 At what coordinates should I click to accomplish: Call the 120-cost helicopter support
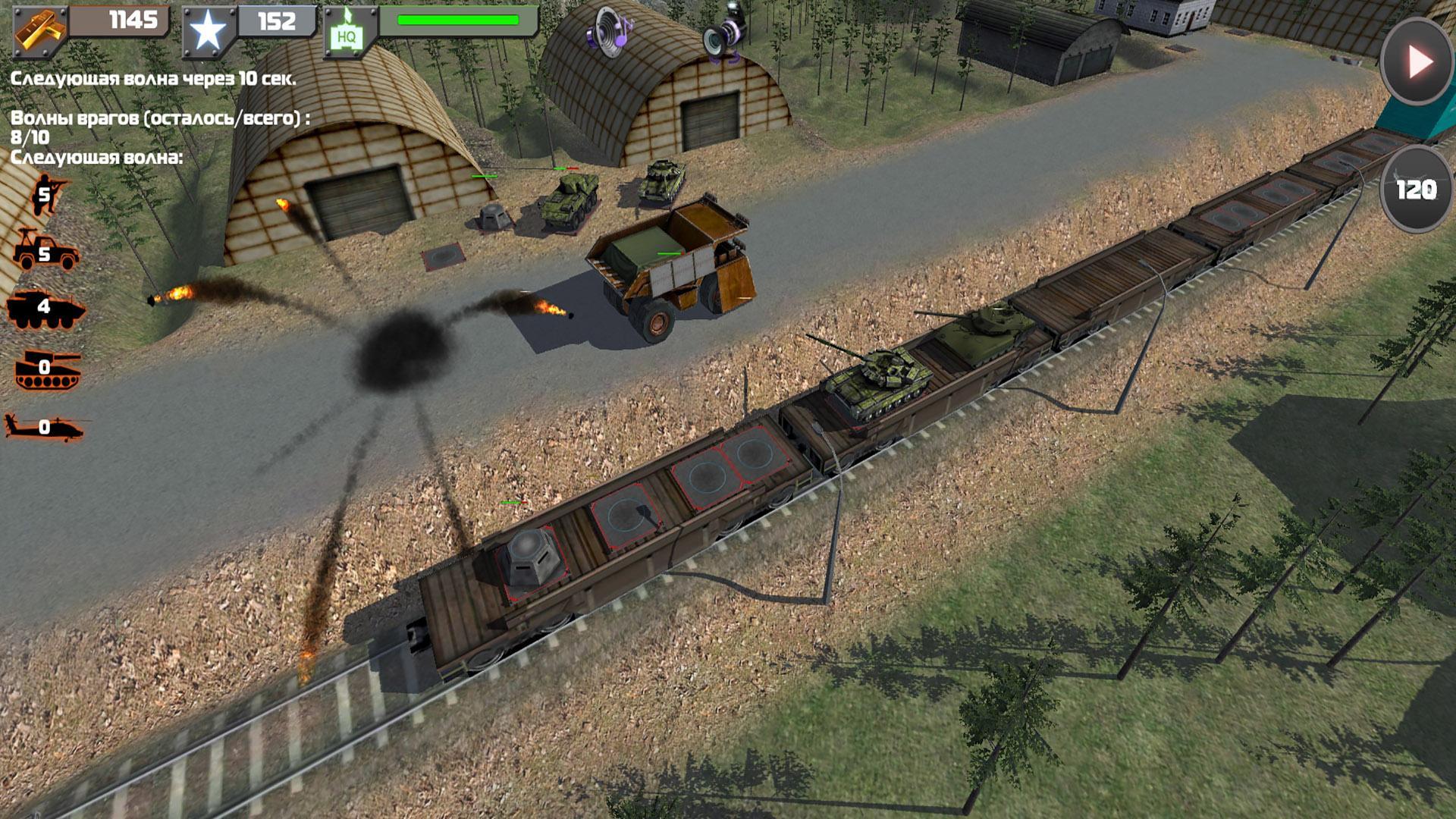click(1416, 189)
